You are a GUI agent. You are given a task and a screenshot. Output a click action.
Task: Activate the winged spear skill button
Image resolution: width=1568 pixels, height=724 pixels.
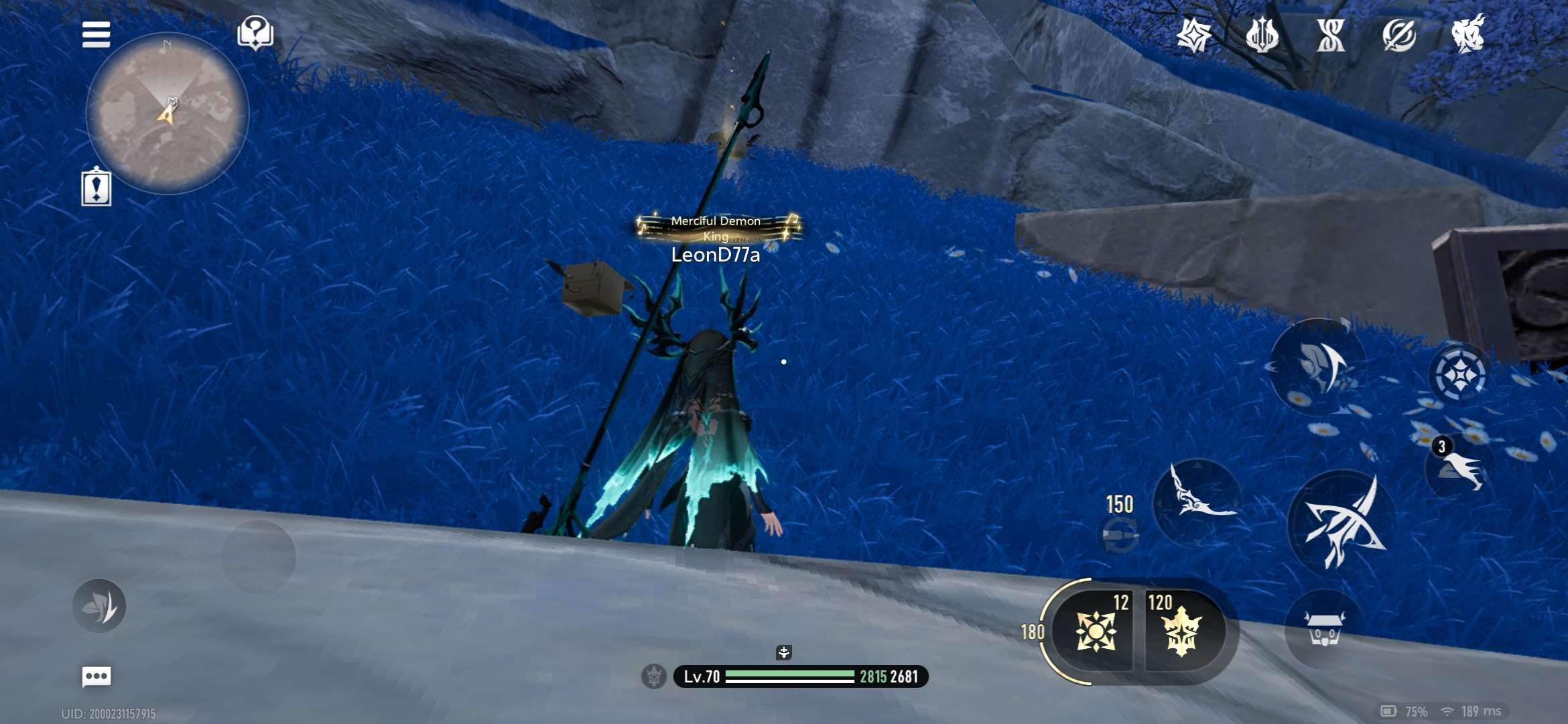point(1198,501)
